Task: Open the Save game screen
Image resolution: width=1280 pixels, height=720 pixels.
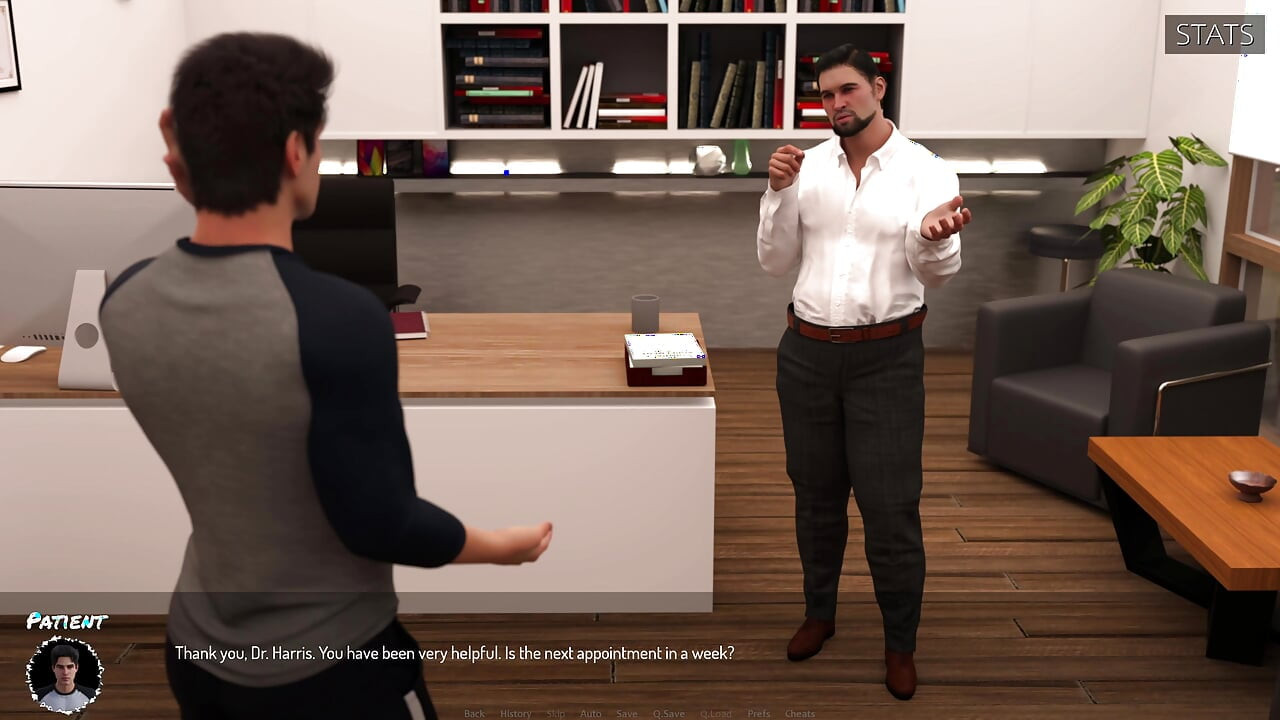Action: point(626,713)
